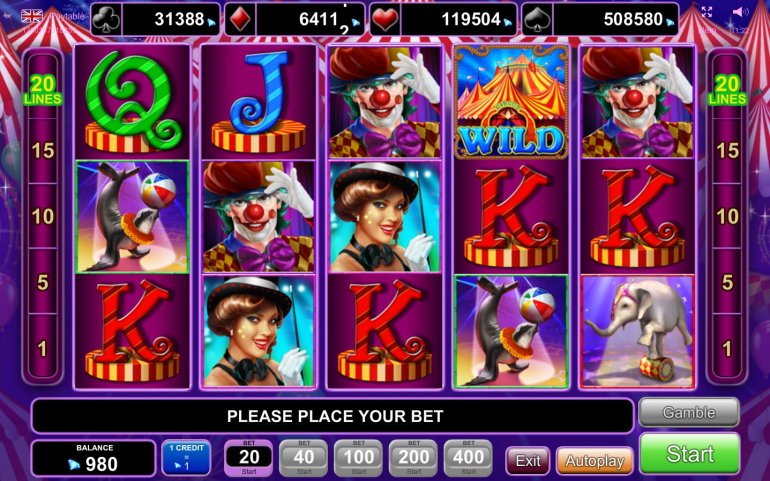Place the maximum 400 bet
This screenshot has width=770, height=481.
click(467, 458)
